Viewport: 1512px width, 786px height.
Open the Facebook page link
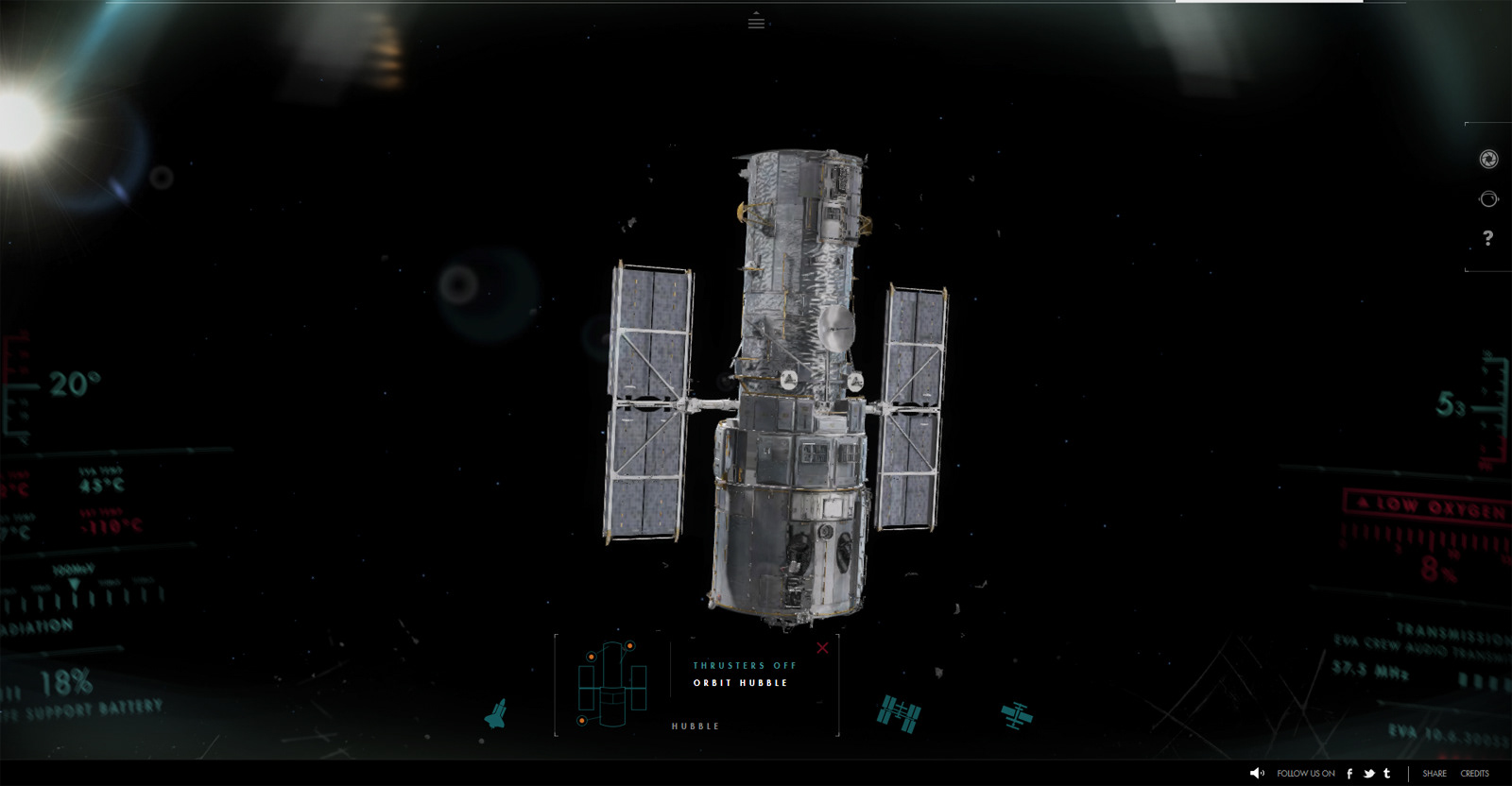point(1349,773)
